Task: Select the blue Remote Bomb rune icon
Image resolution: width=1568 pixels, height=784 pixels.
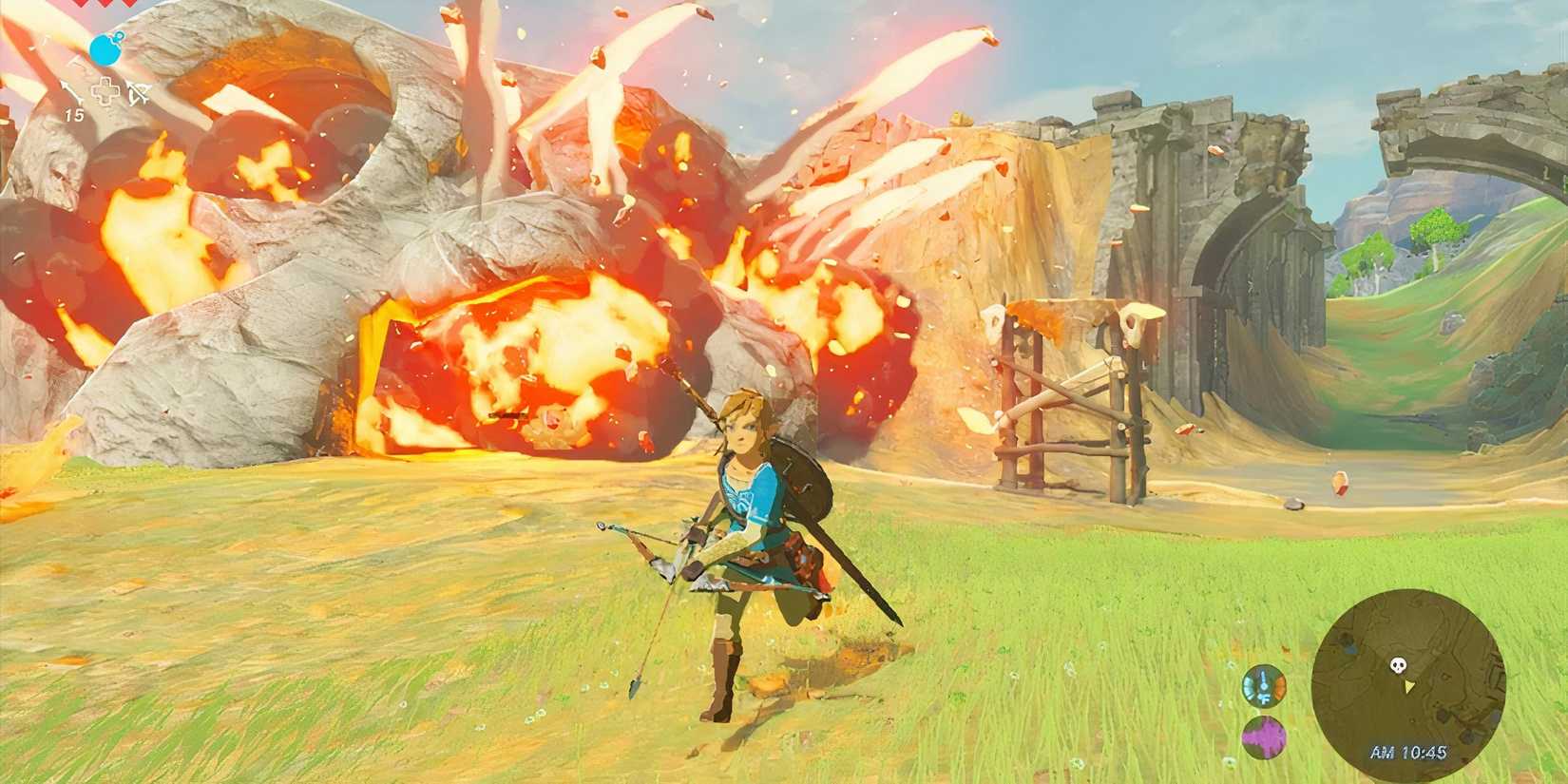Action: pyautogui.click(x=105, y=50)
